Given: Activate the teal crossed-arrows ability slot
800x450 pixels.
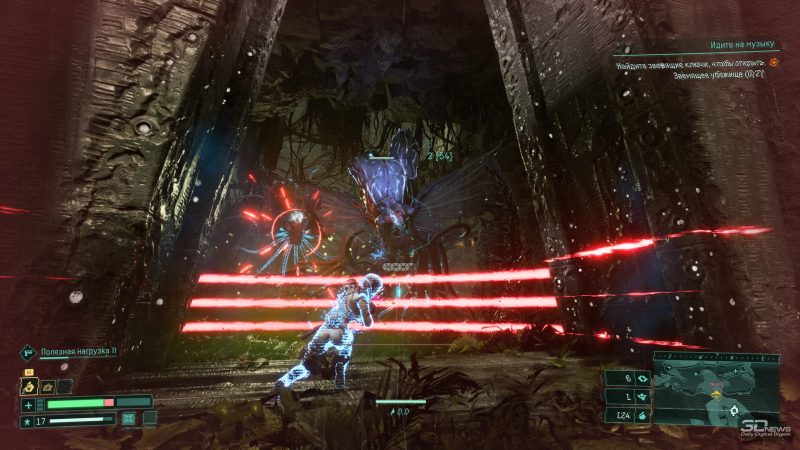Looking at the screenshot, I should coord(129,420).
